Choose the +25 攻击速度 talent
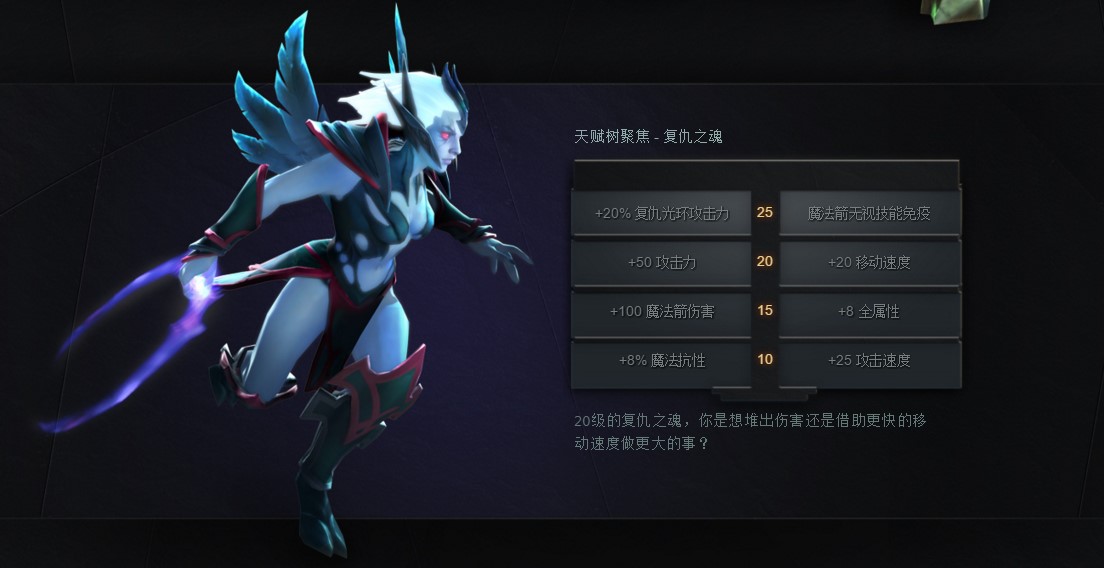Viewport: 1104px width, 568px height. pos(869,360)
